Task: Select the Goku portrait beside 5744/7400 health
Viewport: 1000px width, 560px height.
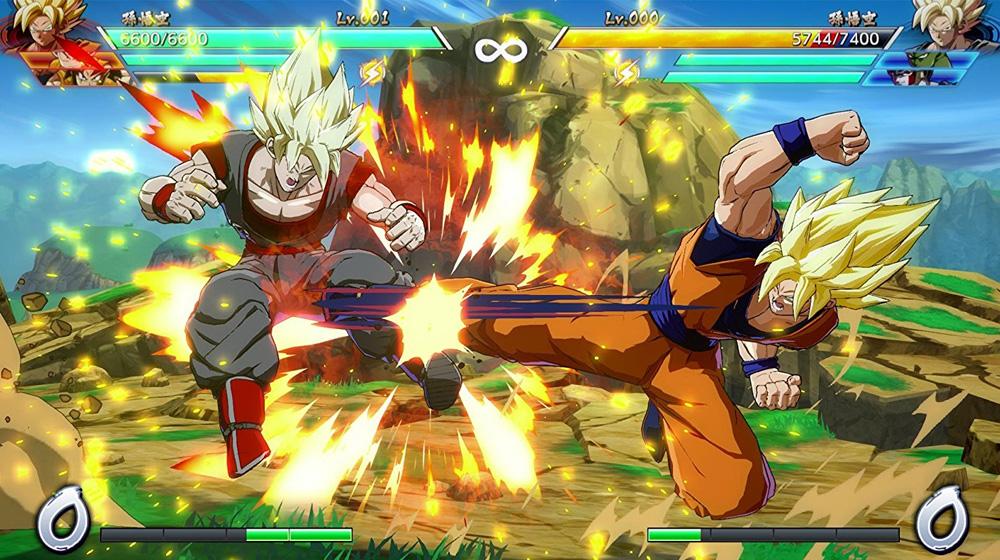Action: click(952, 26)
